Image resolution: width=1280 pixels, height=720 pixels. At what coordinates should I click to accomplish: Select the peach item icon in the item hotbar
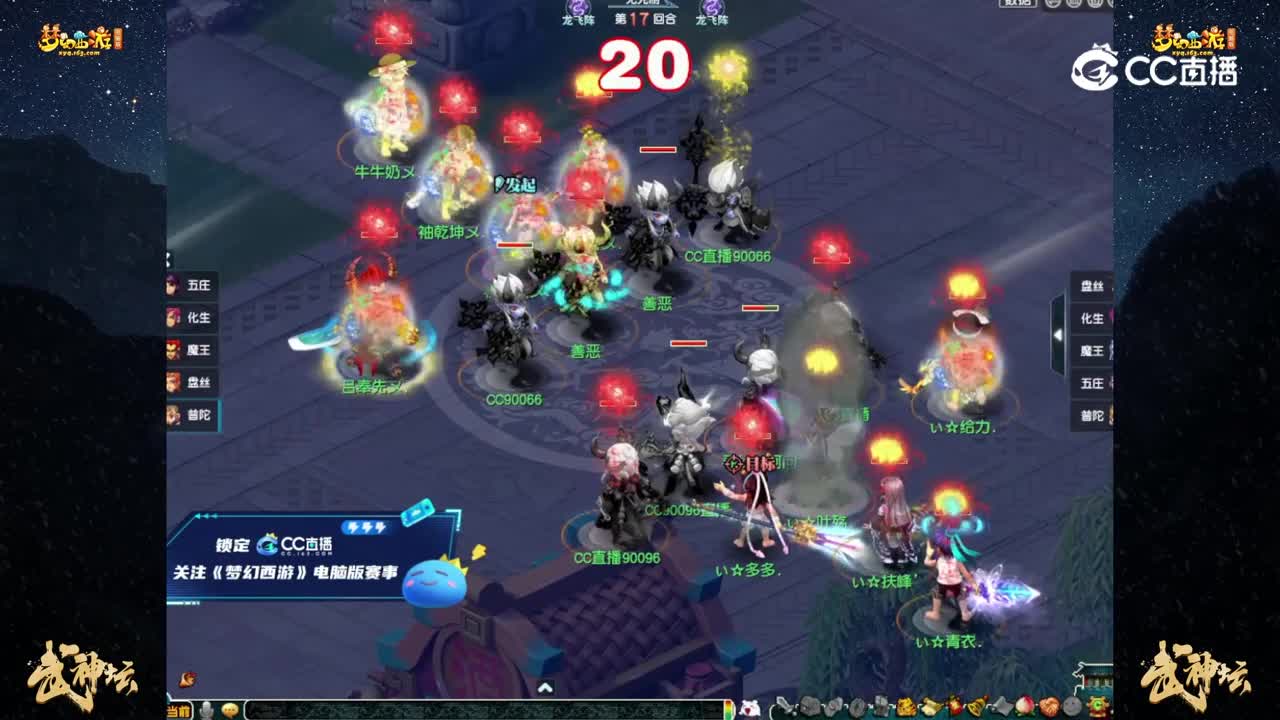pyautogui.click(x=1023, y=706)
